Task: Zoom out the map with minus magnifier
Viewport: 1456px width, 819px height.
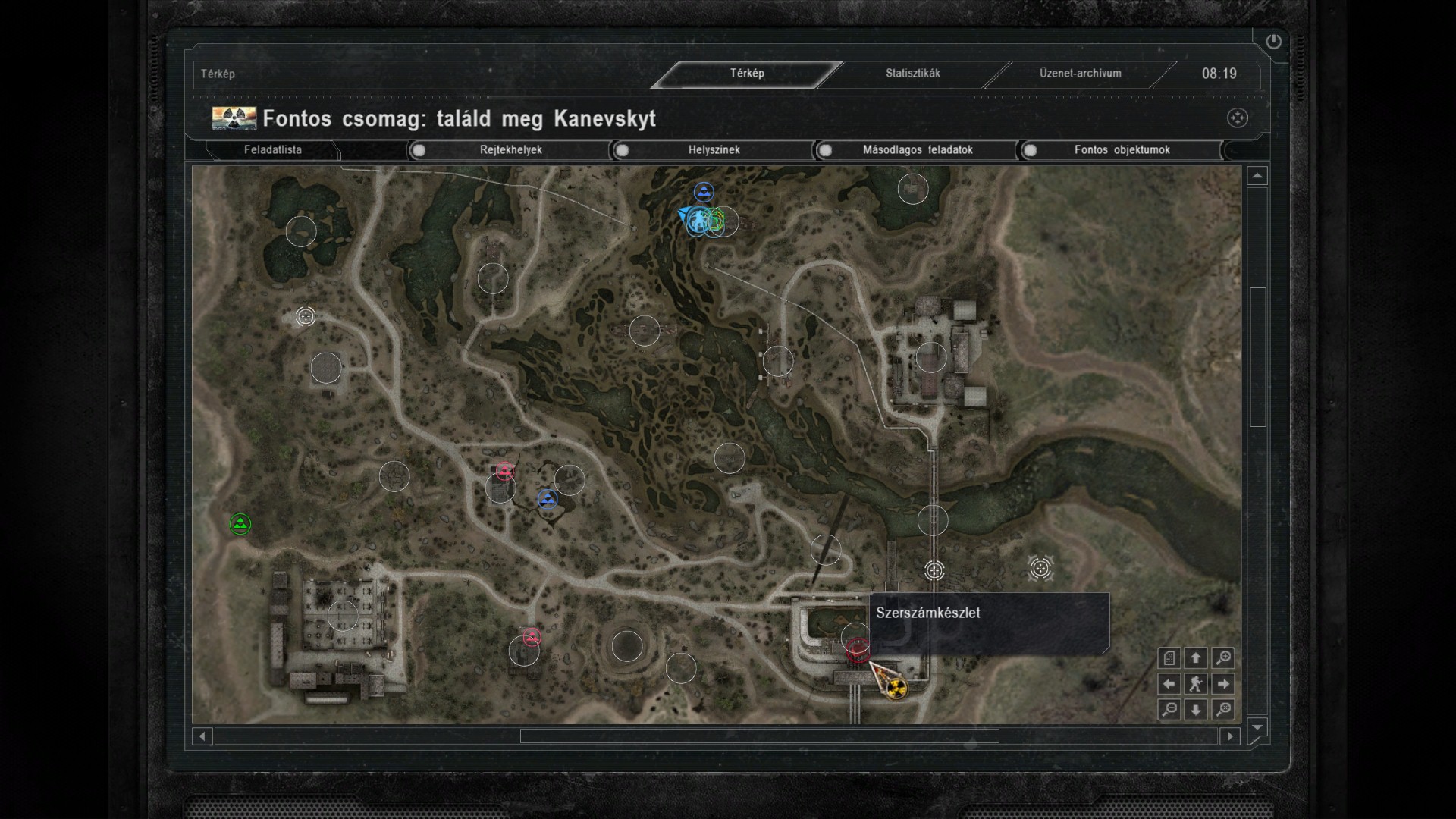Action: pyautogui.click(x=1169, y=710)
